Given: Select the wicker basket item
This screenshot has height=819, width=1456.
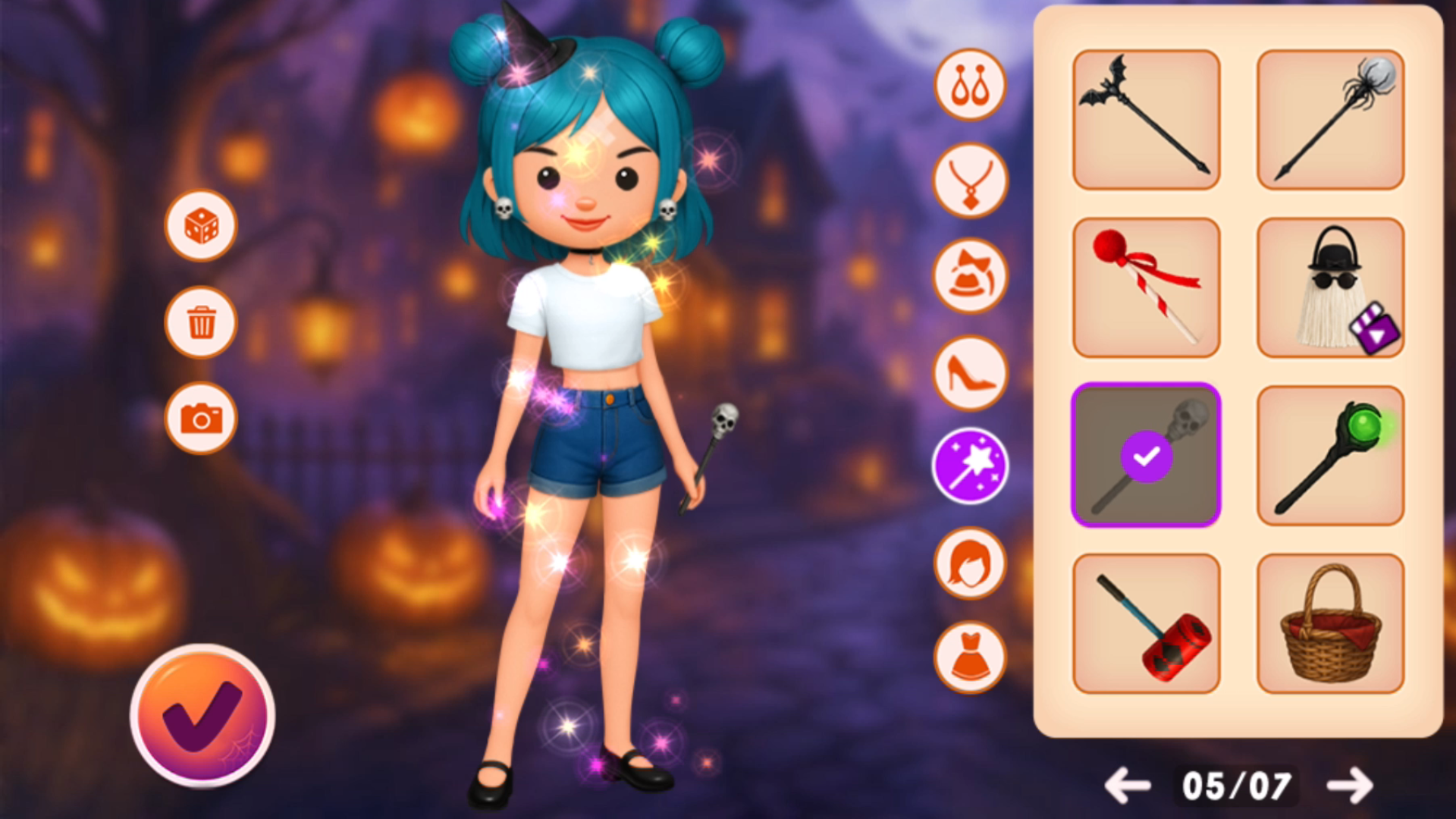Looking at the screenshot, I should click(x=1330, y=623).
